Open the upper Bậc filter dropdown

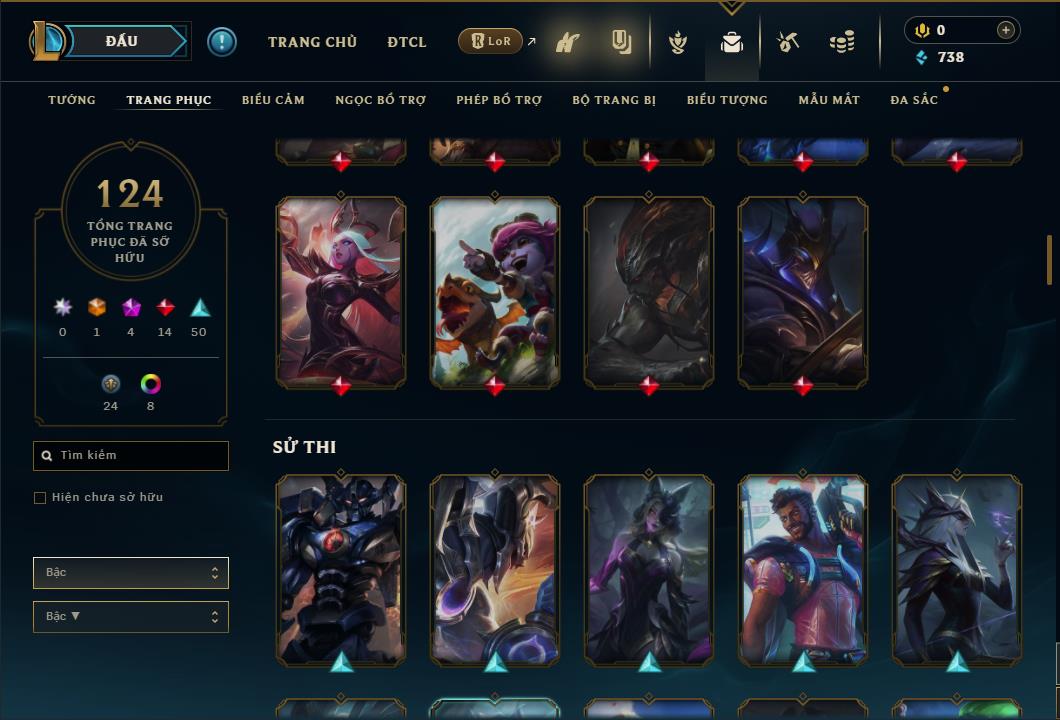[x=131, y=573]
